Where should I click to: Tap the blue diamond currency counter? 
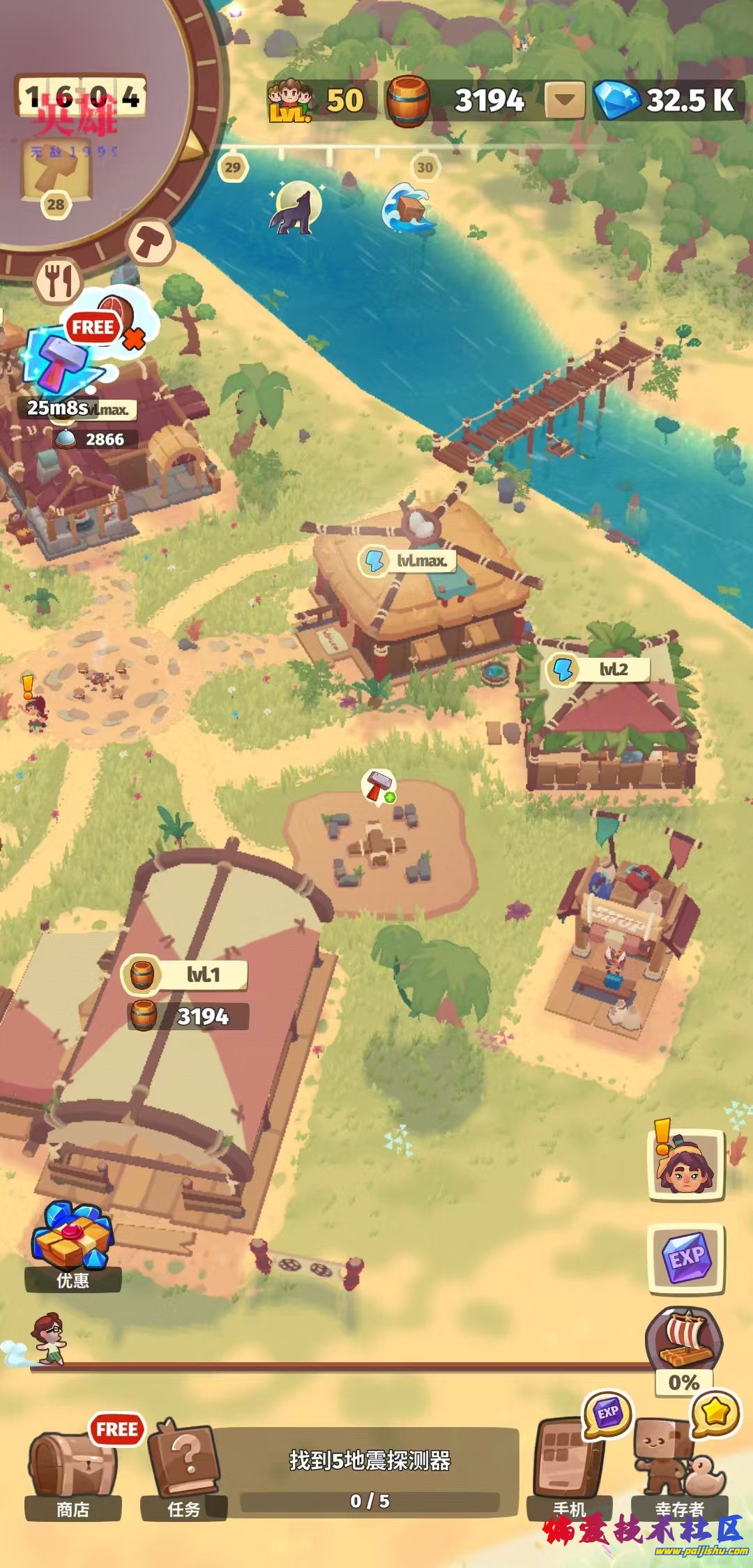668,100
